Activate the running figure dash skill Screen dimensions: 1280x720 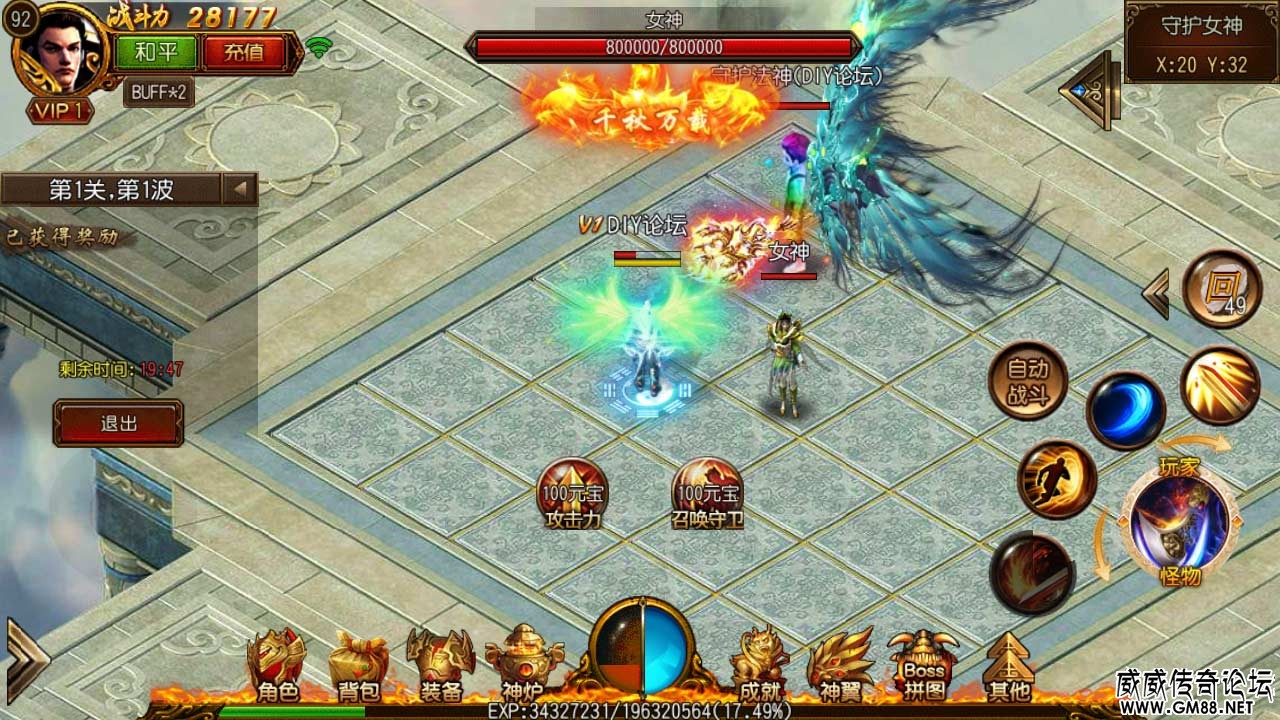point(1057,480)
